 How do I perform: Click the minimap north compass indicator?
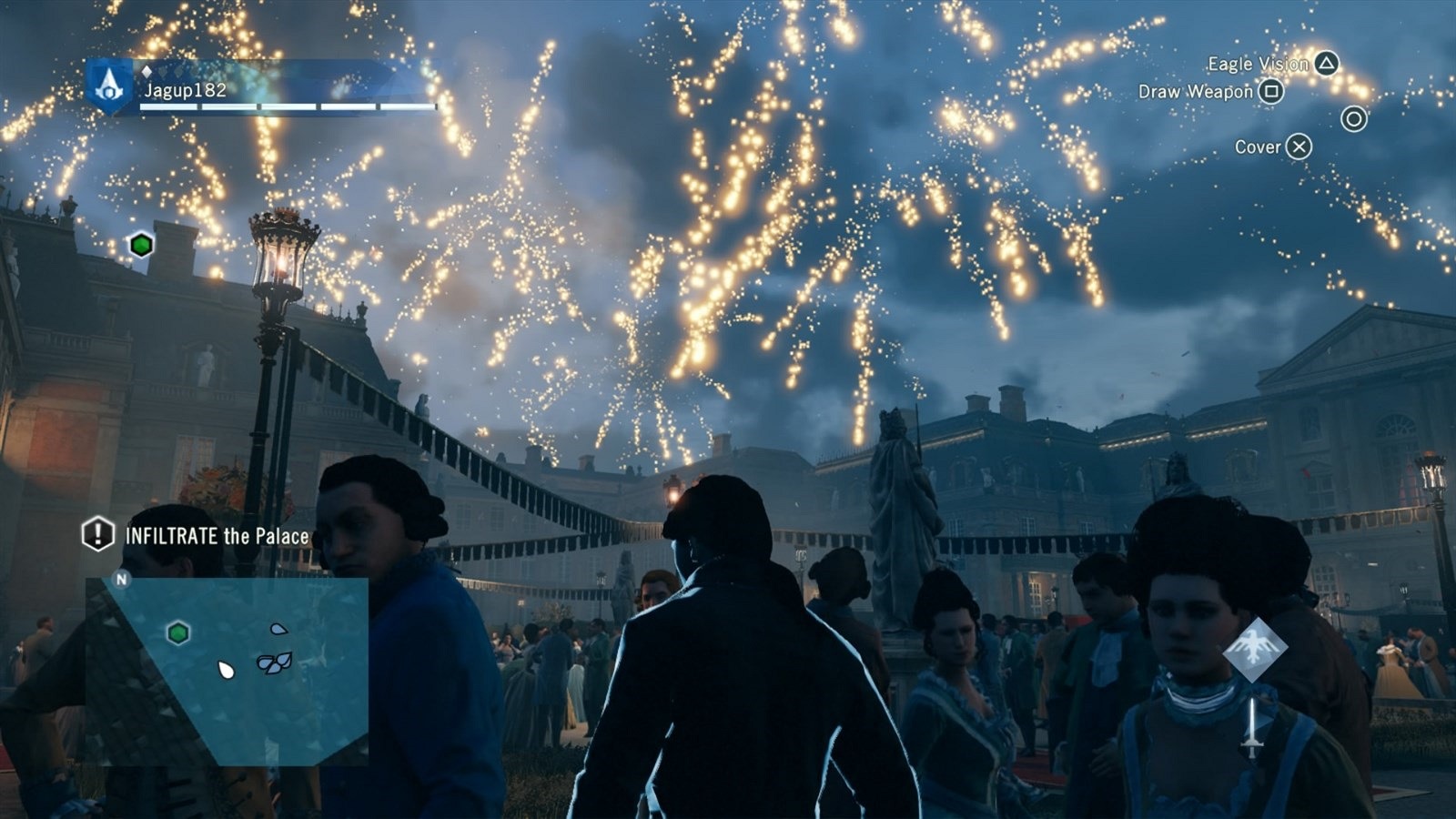coord(121,579)
